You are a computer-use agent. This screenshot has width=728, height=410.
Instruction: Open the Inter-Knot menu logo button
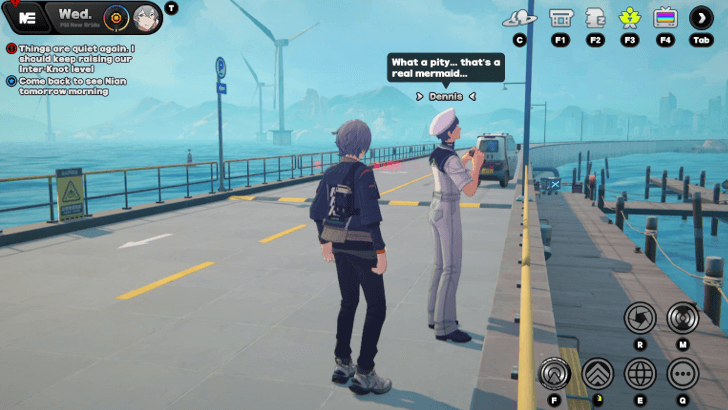[28, 17]
